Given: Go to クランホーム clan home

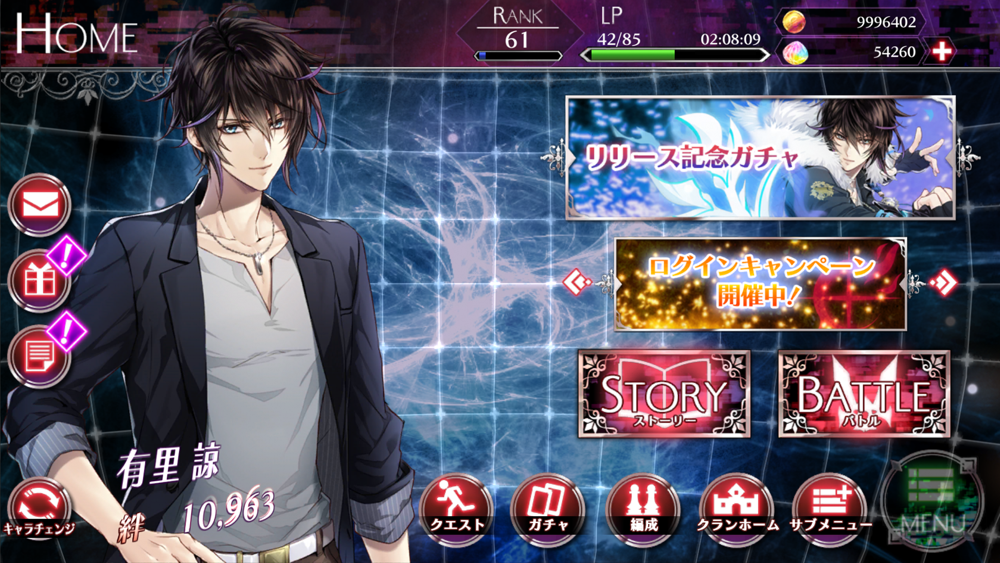Looking at the screenshot, I should tap(735, 505).
